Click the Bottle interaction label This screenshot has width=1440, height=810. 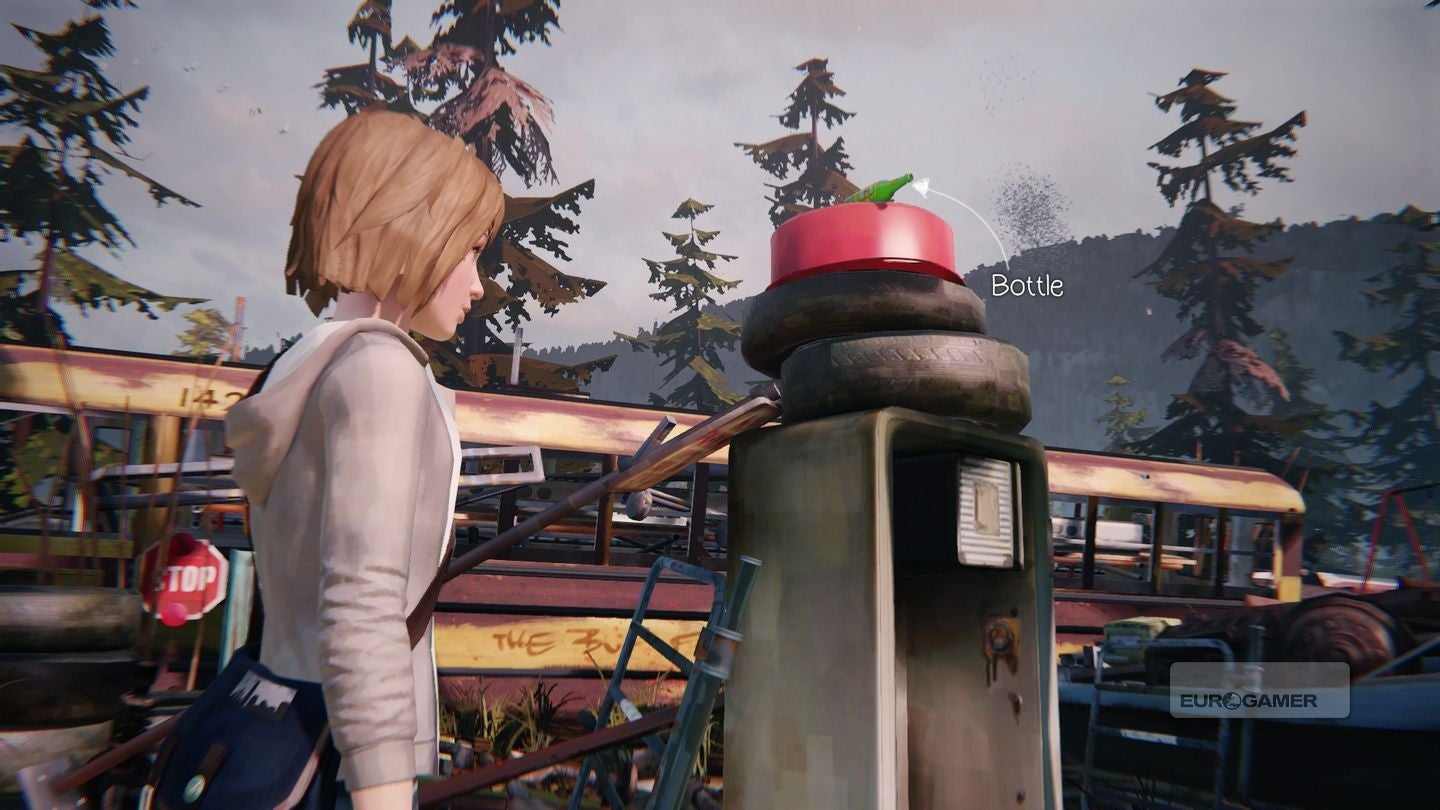[x=1027, y=286]
